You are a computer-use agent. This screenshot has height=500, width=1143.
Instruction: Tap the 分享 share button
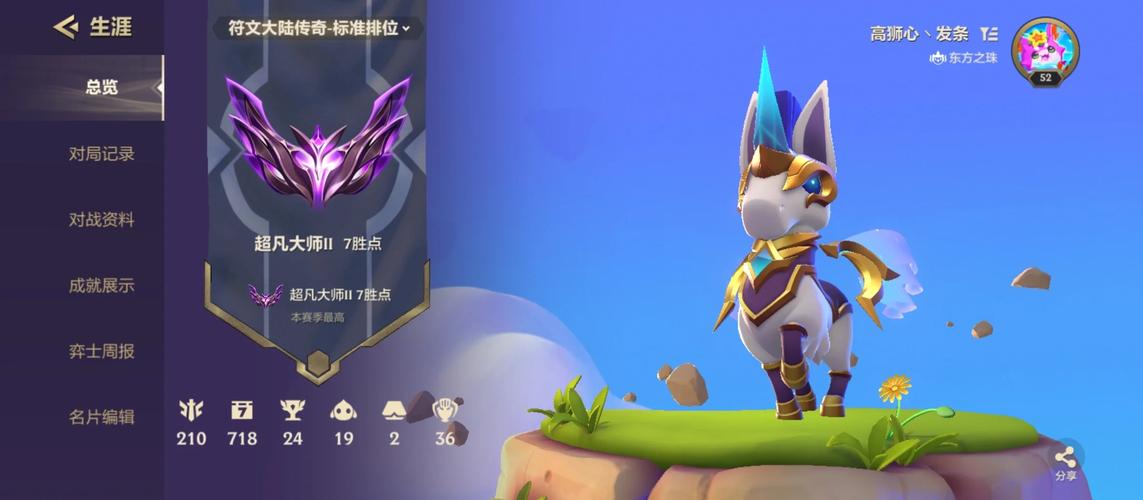[x=1065, y=462]
